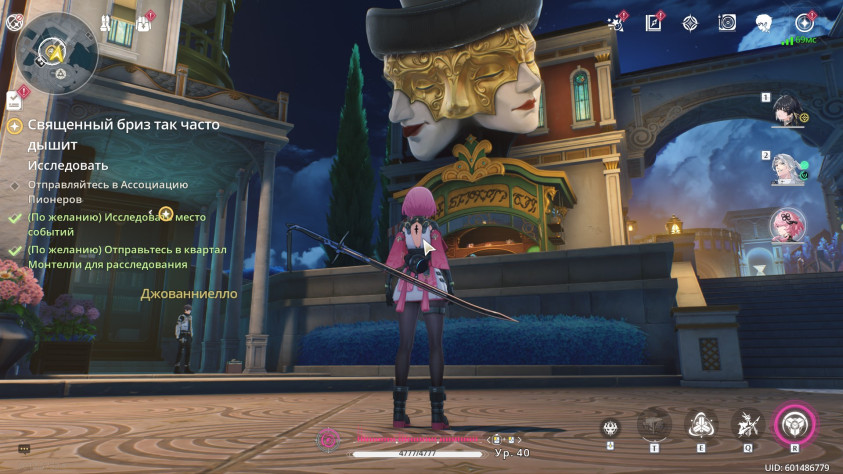Use the greyed-out utility gadget icon
The height and width of the screenshot is (474, 843).
(x=654, y=424)
